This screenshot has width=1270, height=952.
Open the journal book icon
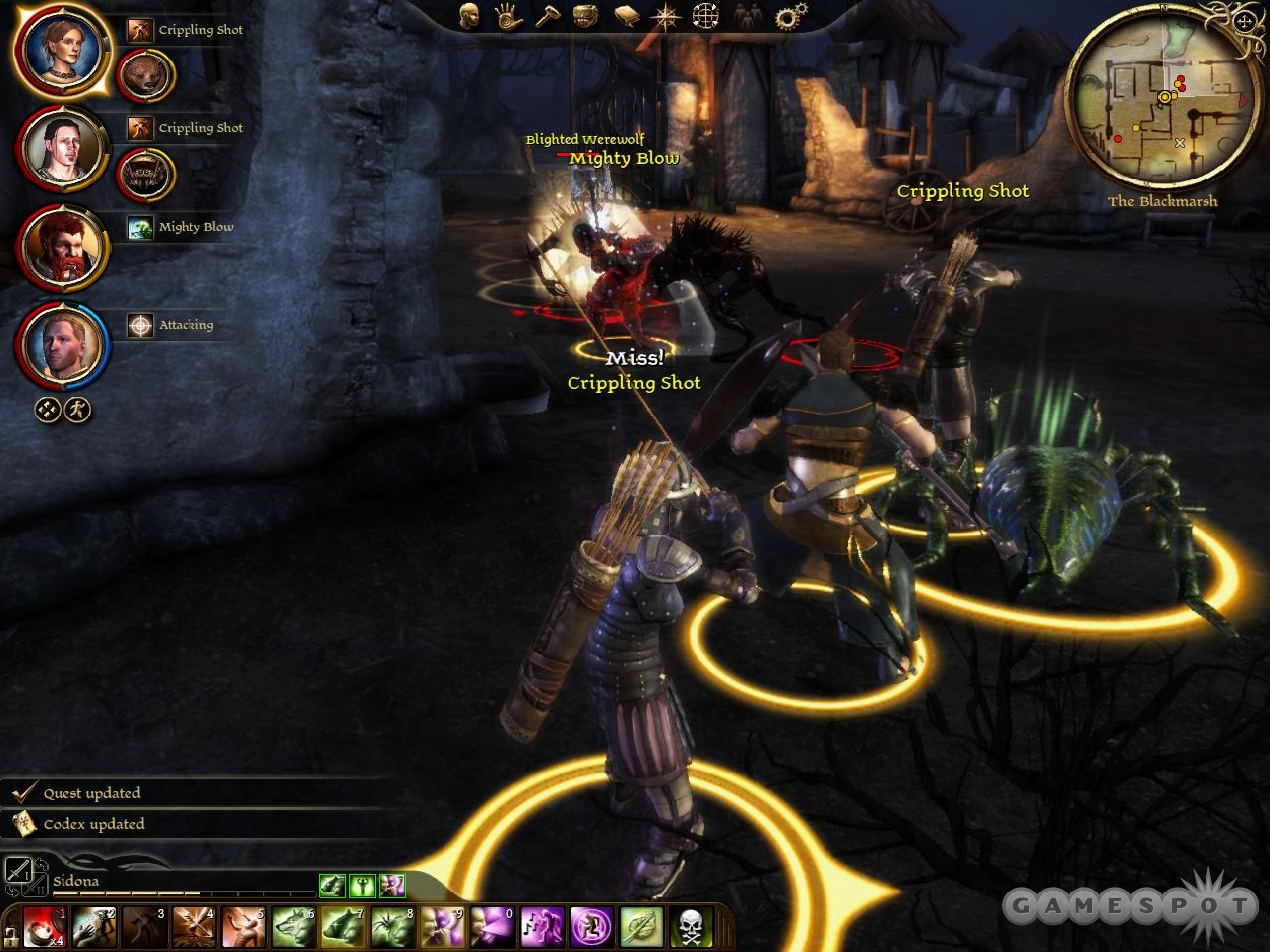tap(627, 15)
